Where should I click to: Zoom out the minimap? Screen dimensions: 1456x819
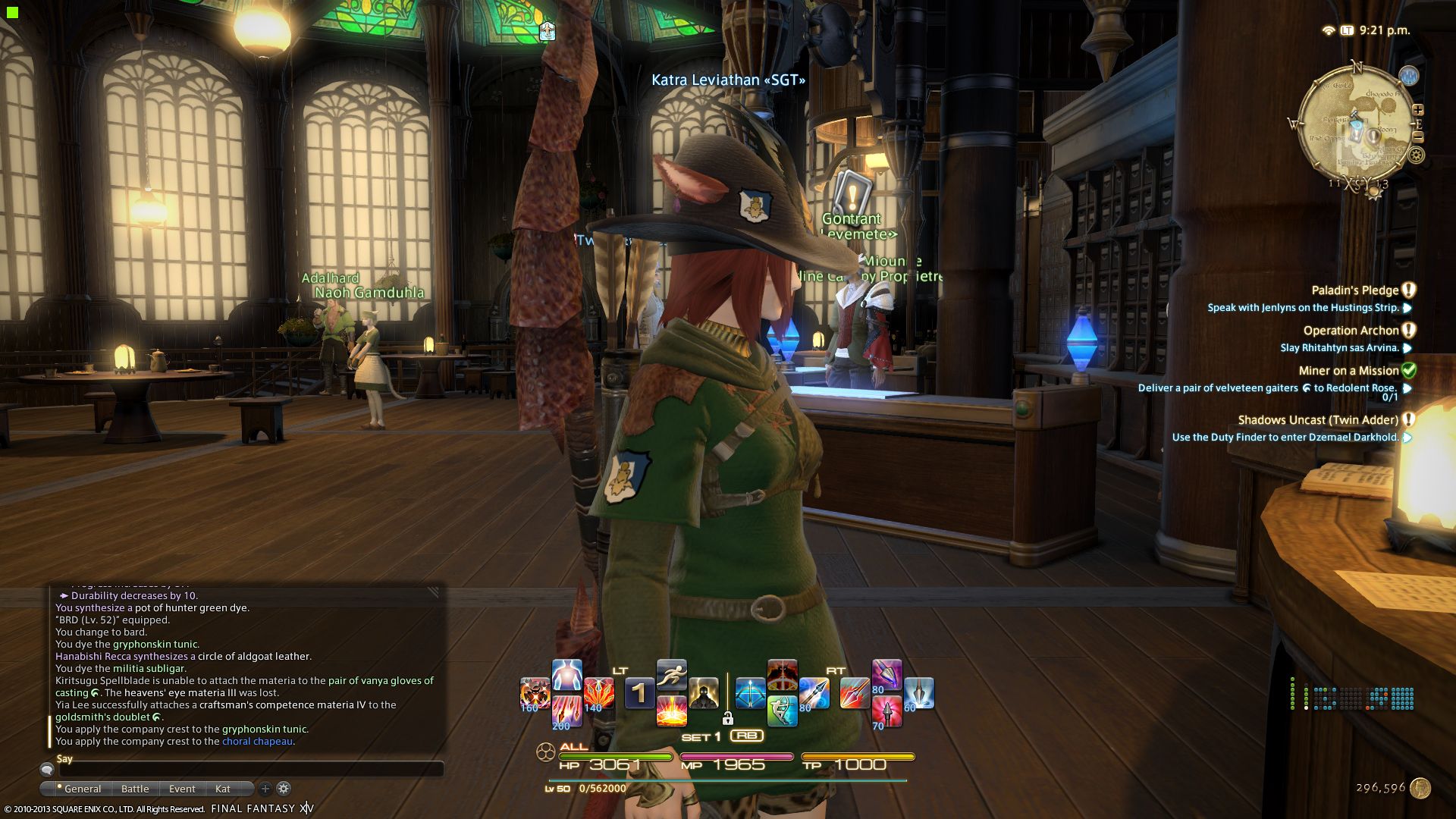1418,137
